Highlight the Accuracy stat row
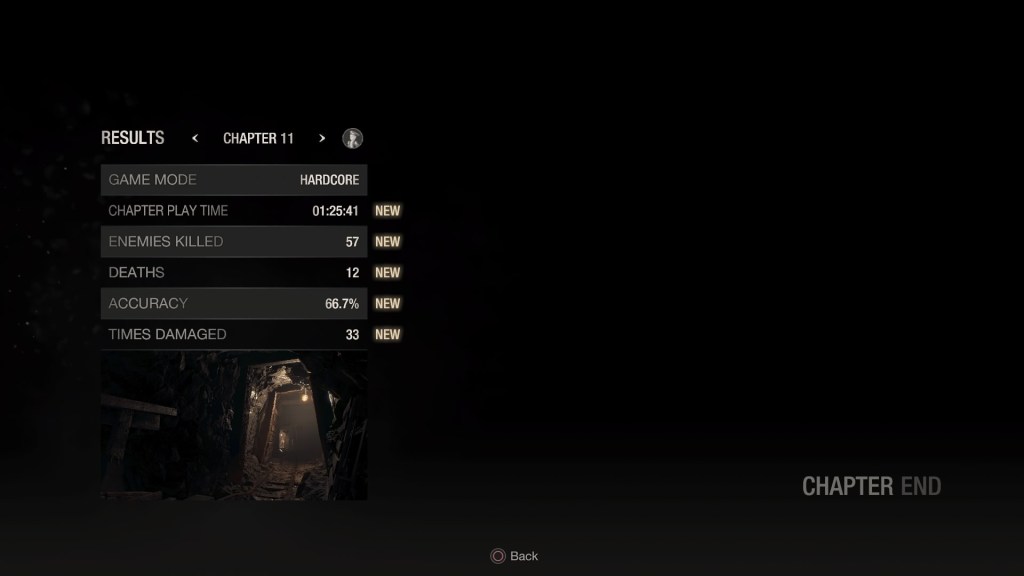The width and height of the screenshot is (1024, 576). [x=233, y=304]
